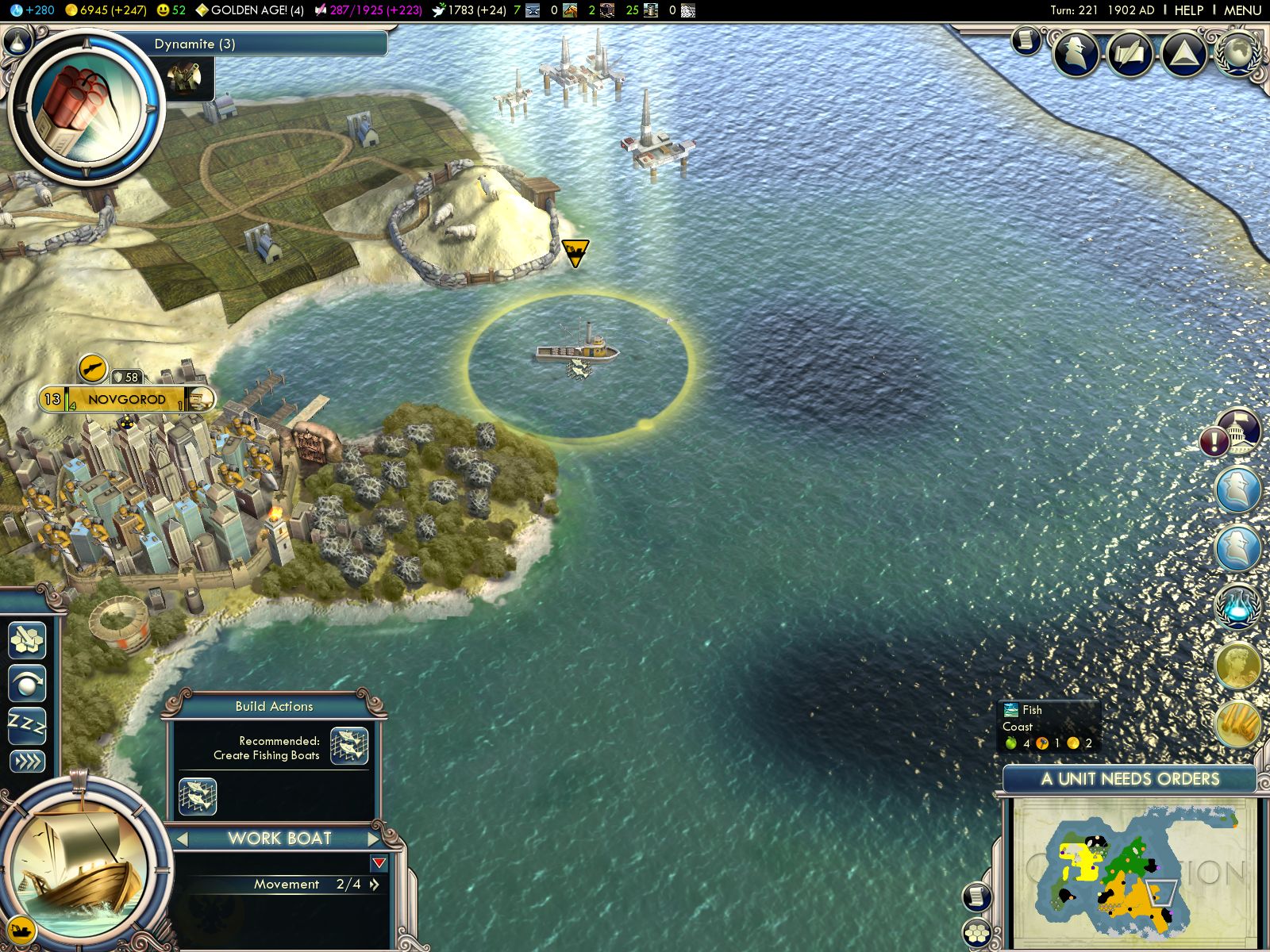Open the HELP Civilopedia
Image resolution: width=1270 pixels, height=952 pixels.
pos(1188,10)
